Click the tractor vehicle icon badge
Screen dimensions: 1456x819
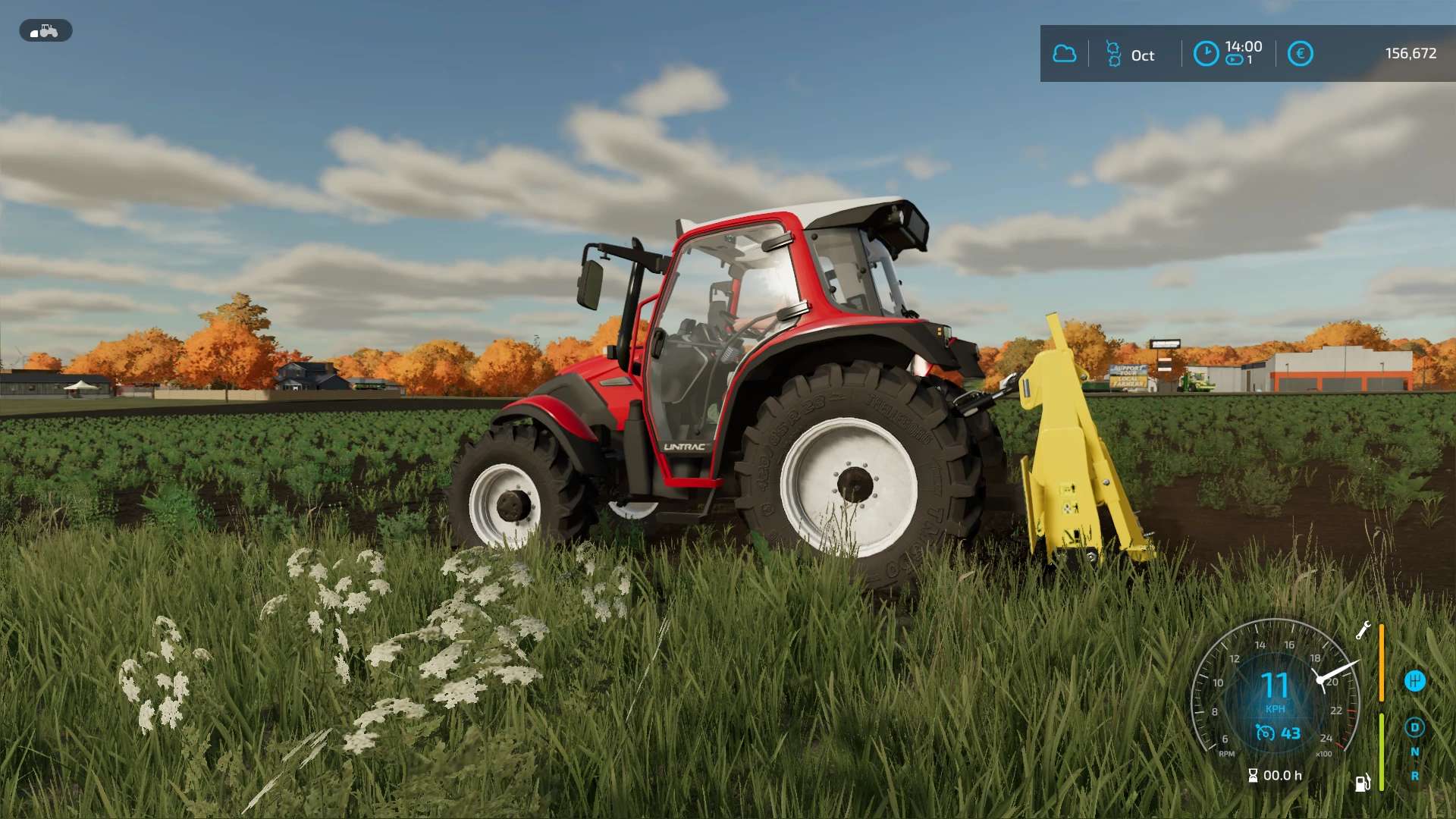pos(45,31)
